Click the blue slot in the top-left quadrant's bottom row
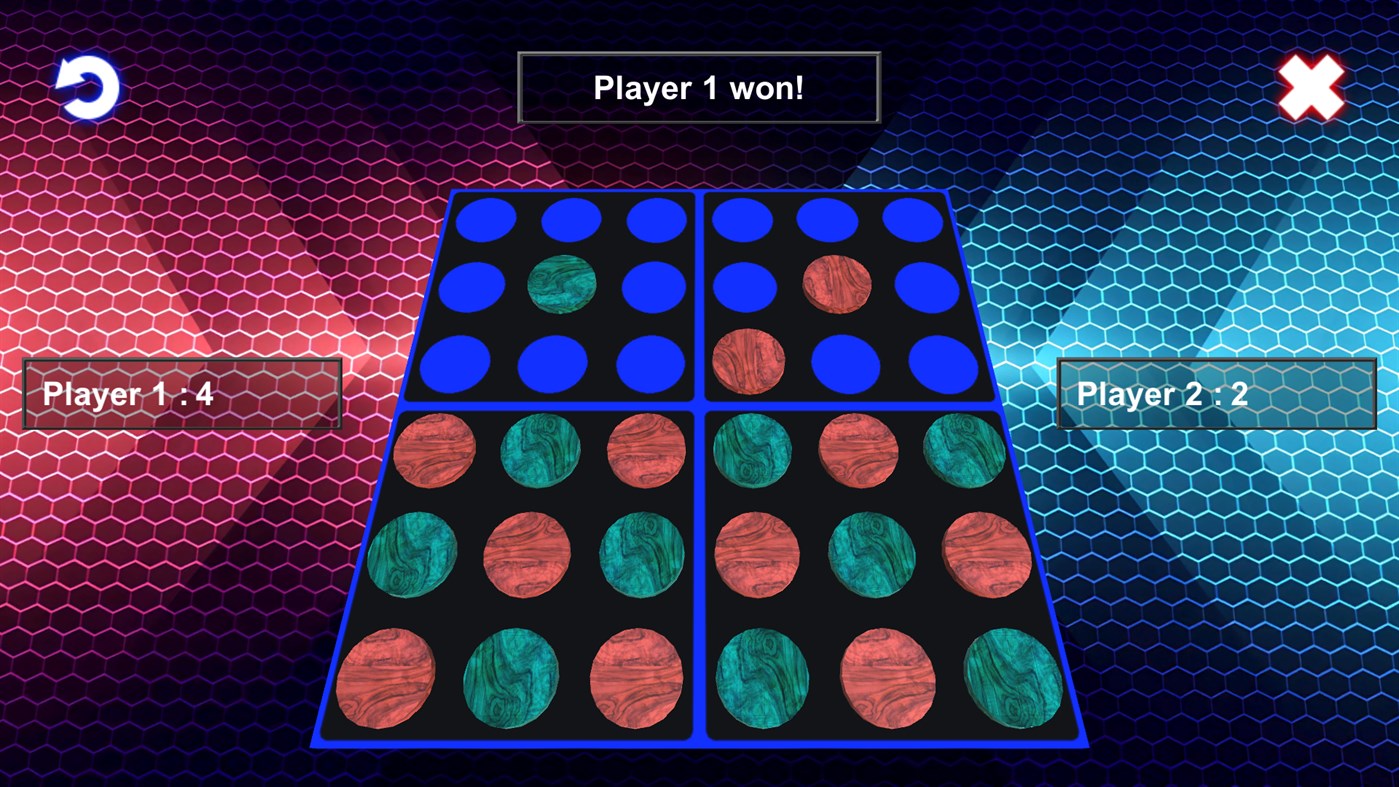The image size is (1399, 787). 550,362
